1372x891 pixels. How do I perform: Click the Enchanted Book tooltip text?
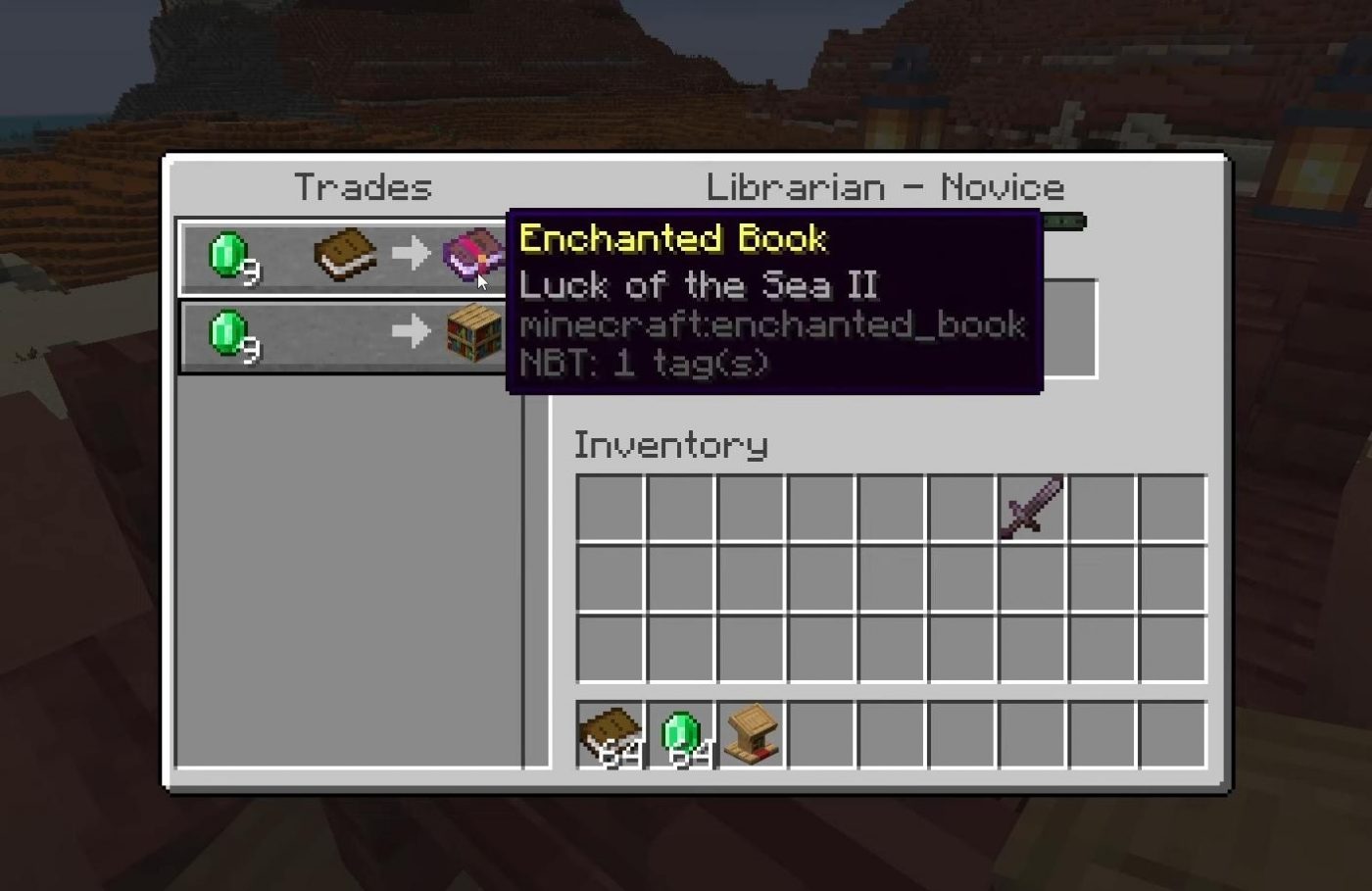[674, 237]
